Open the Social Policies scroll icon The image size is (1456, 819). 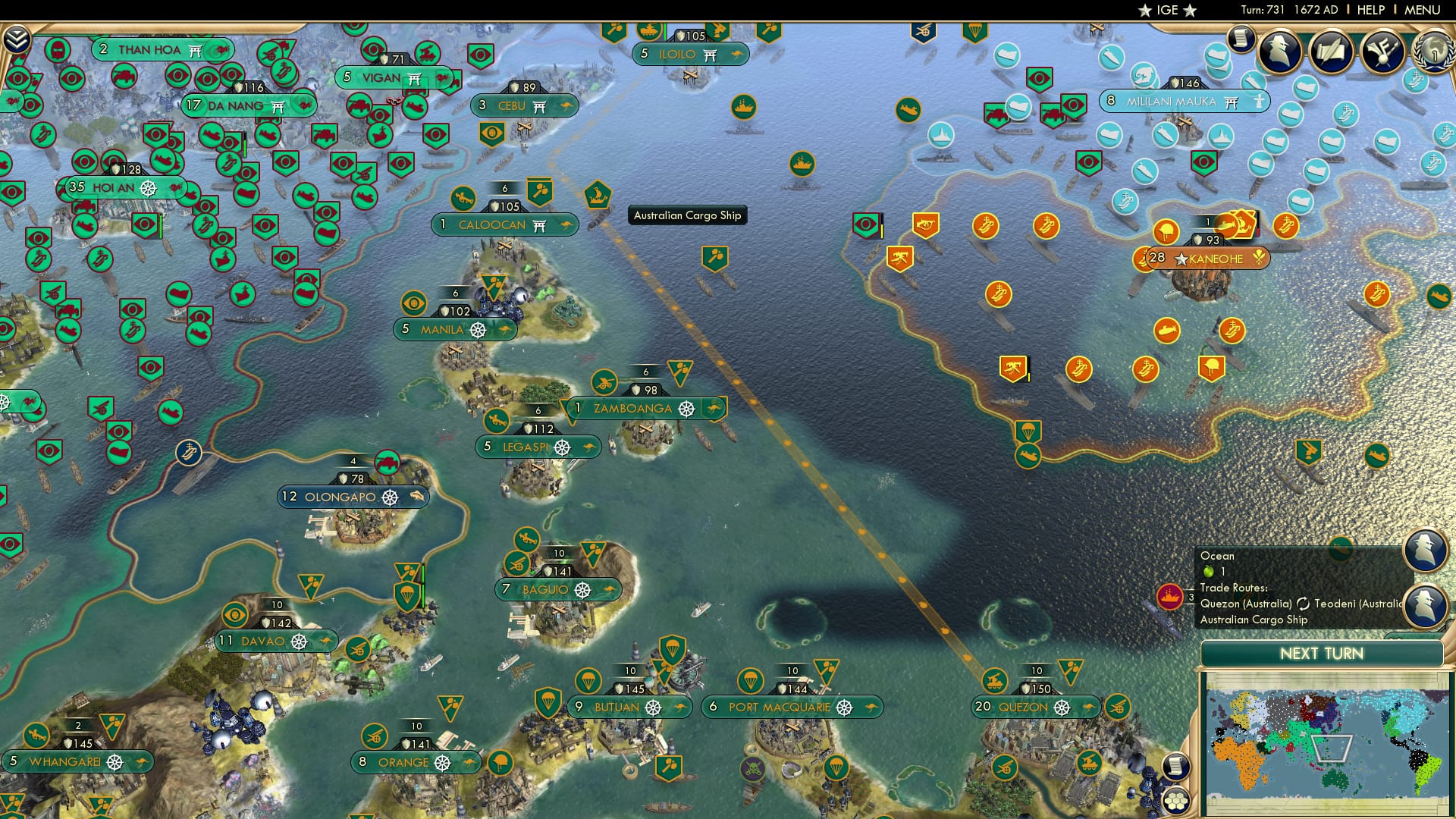pos(1332,52)
